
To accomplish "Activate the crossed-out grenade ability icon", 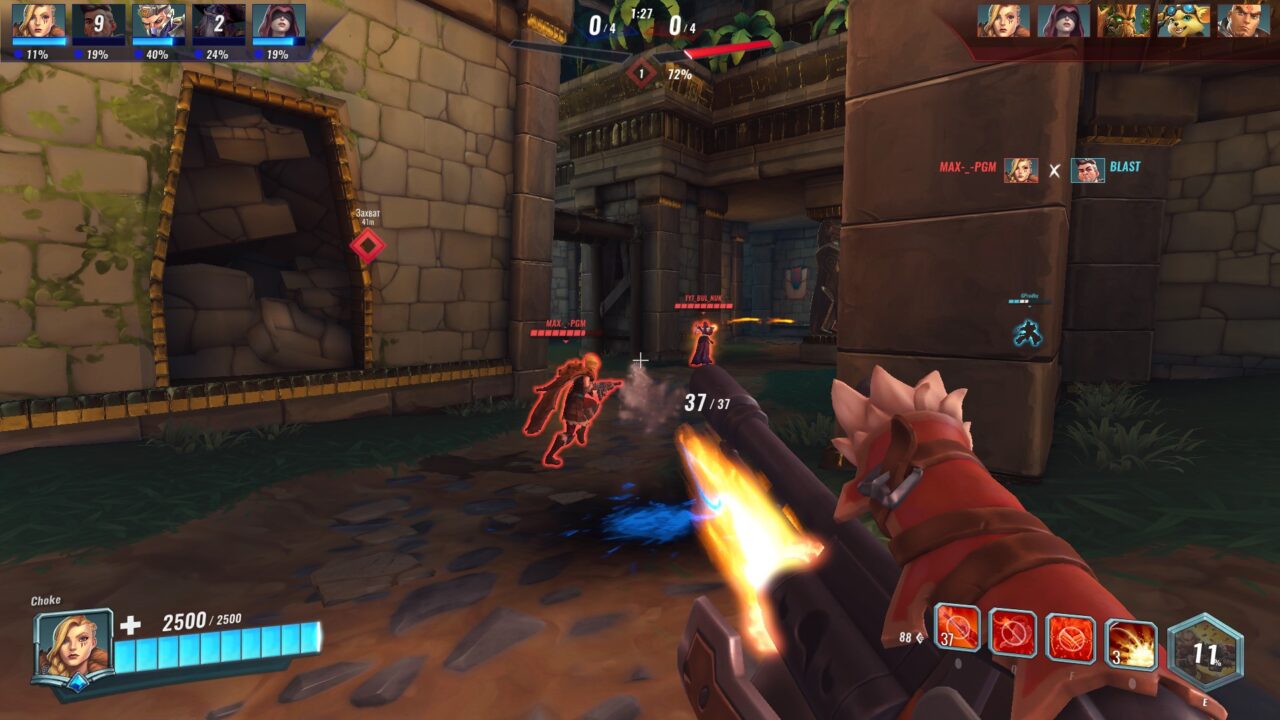I will coord(1013,633).
